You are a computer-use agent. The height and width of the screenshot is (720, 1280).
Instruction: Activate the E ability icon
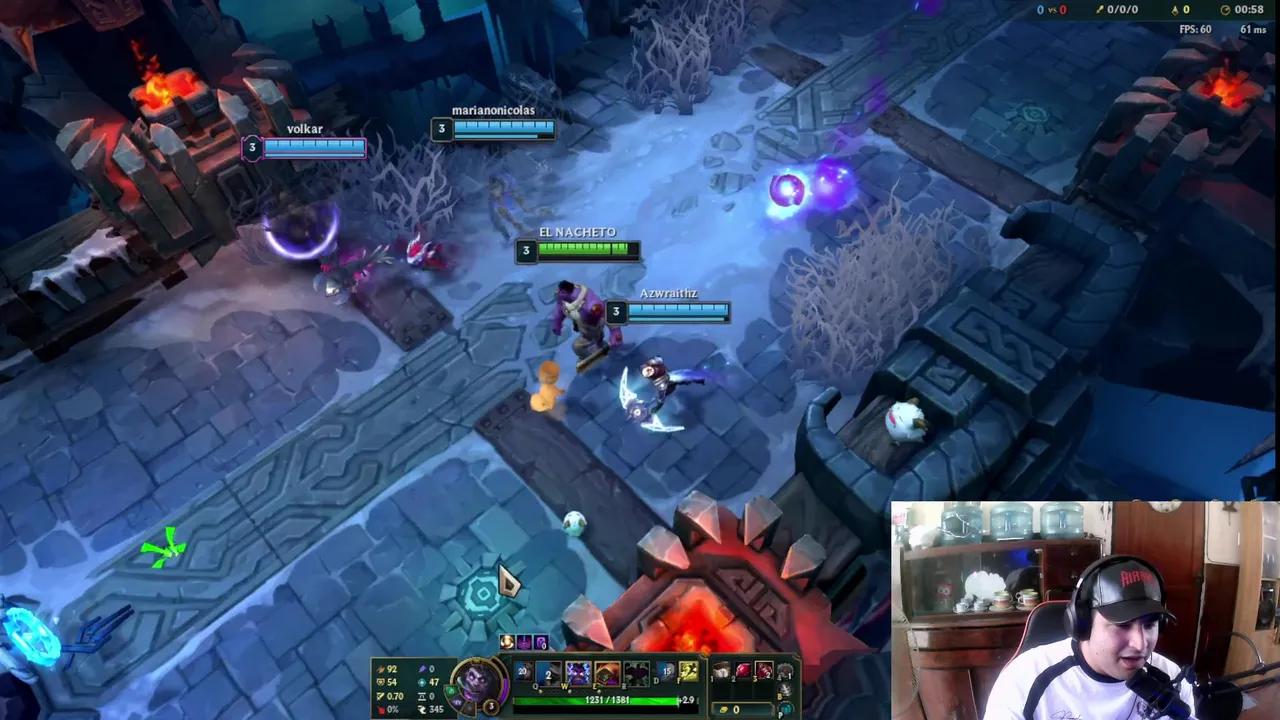pyautogui.click(x=605, y=672)
